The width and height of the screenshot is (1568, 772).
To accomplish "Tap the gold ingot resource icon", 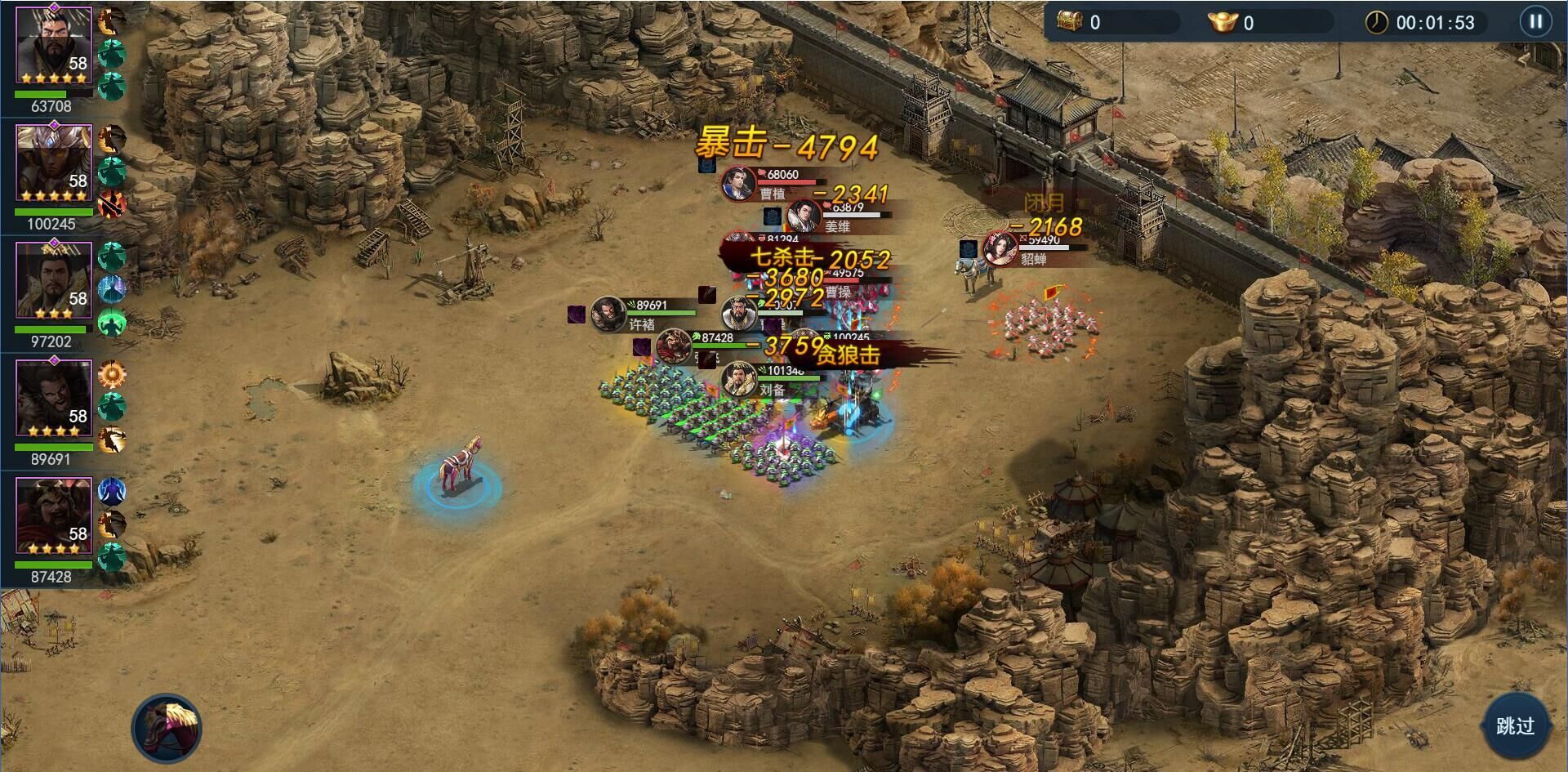I will coord(1223,22).
